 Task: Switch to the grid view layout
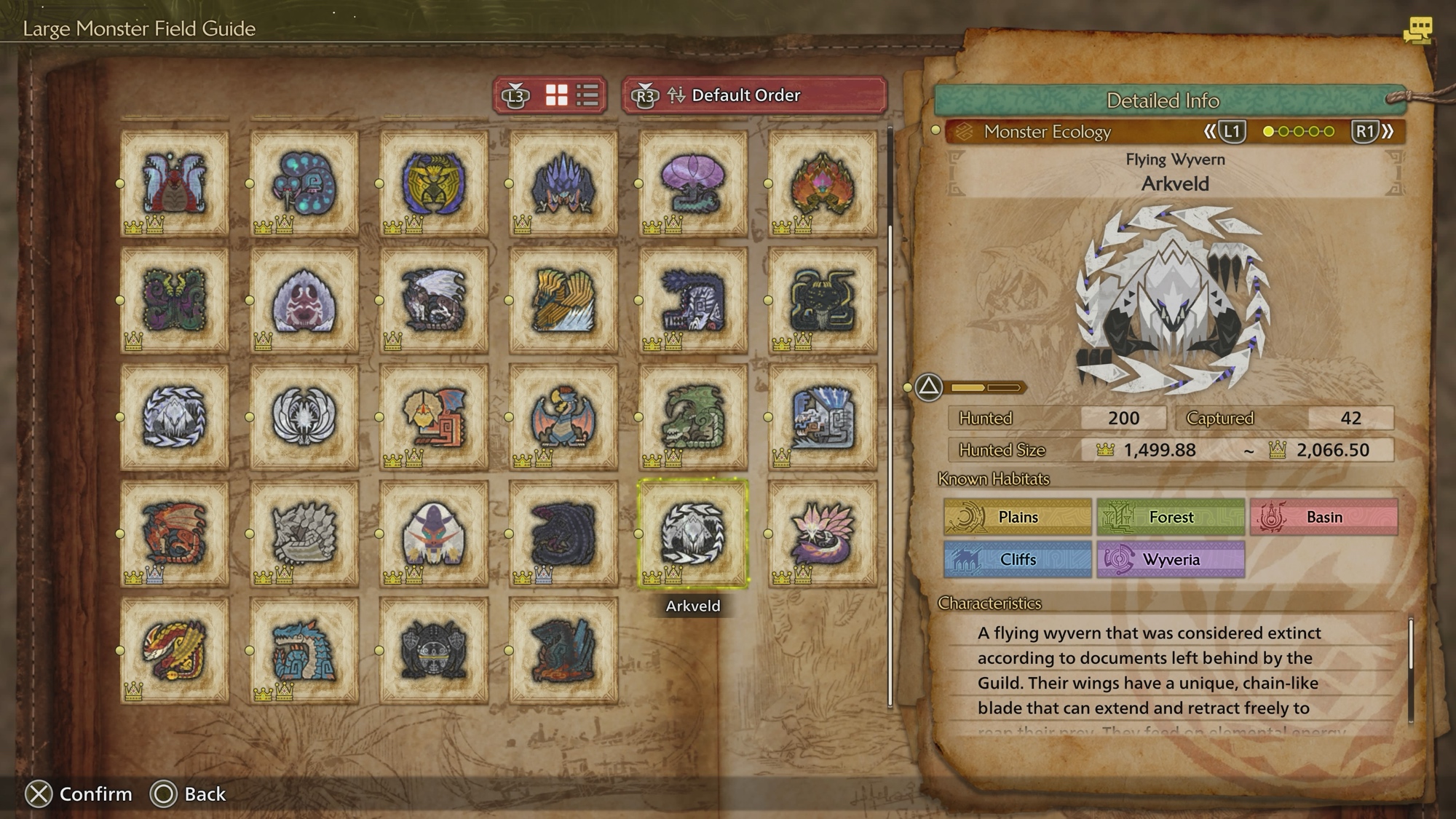coord(557,95)
